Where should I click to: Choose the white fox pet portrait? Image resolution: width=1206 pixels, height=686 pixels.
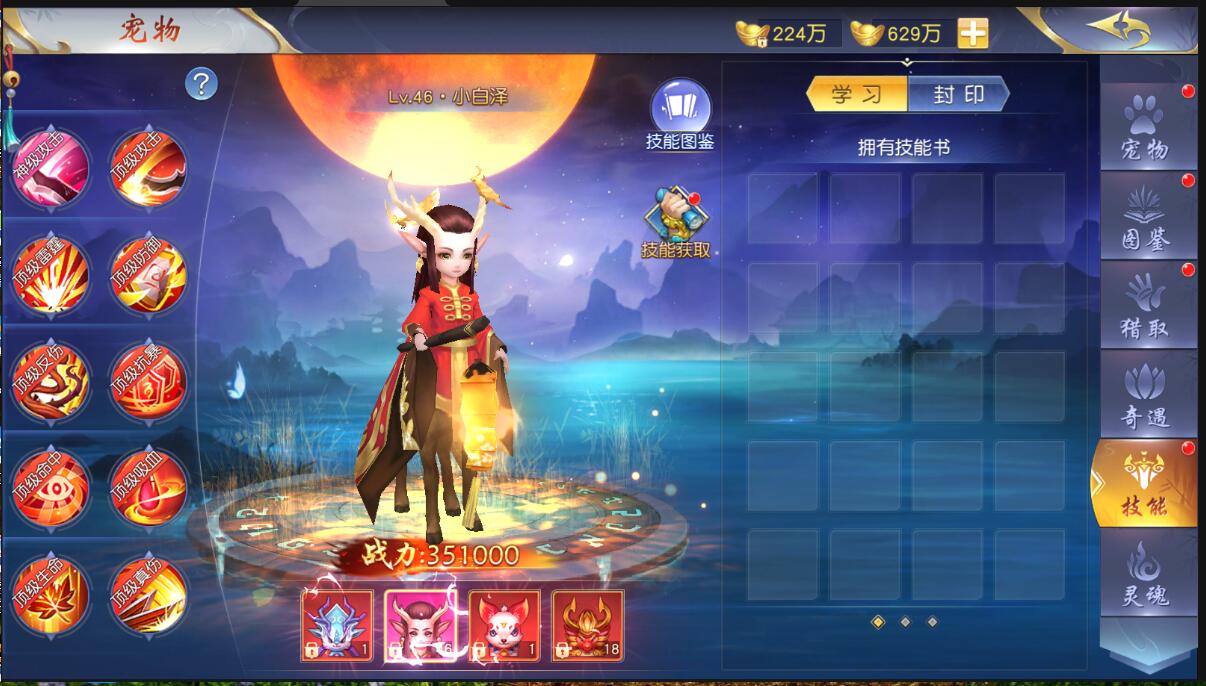click(x=504, y=625)
